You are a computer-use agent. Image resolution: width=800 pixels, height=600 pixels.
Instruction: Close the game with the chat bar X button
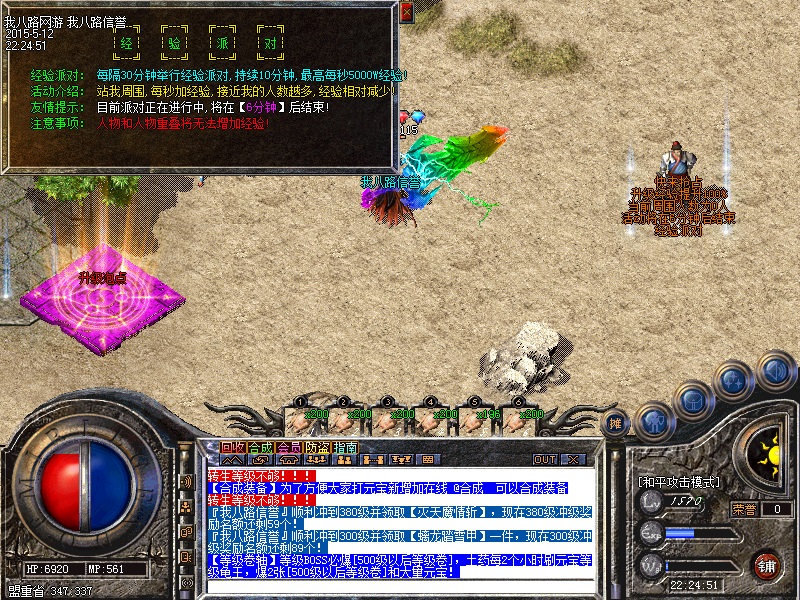click(573, 459)
